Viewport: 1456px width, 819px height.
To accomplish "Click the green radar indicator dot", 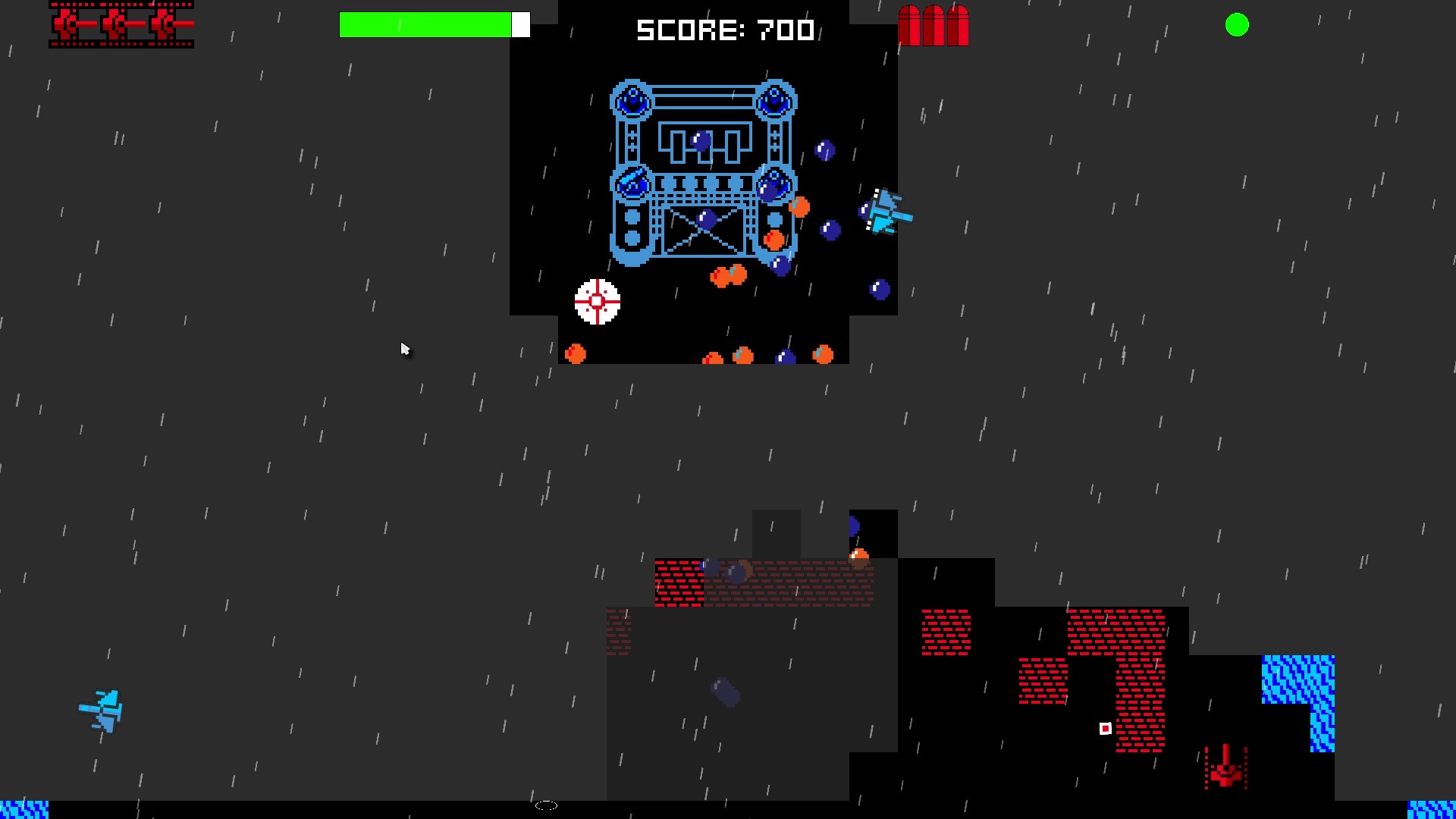I will click(x=1238, y=25).
